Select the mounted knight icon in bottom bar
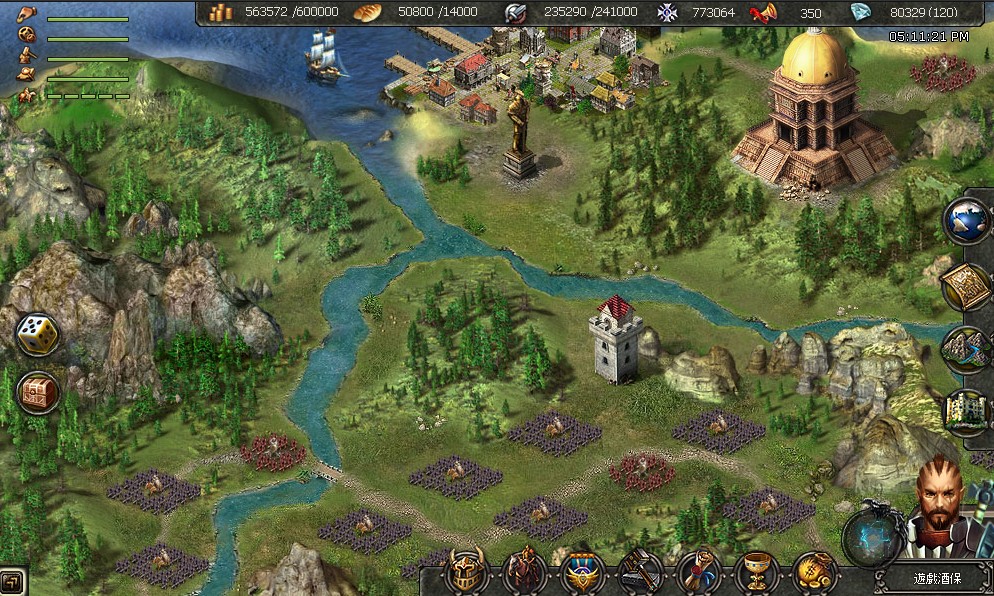Viewport: 994px width, 596px height. click(x=523, y=572)
